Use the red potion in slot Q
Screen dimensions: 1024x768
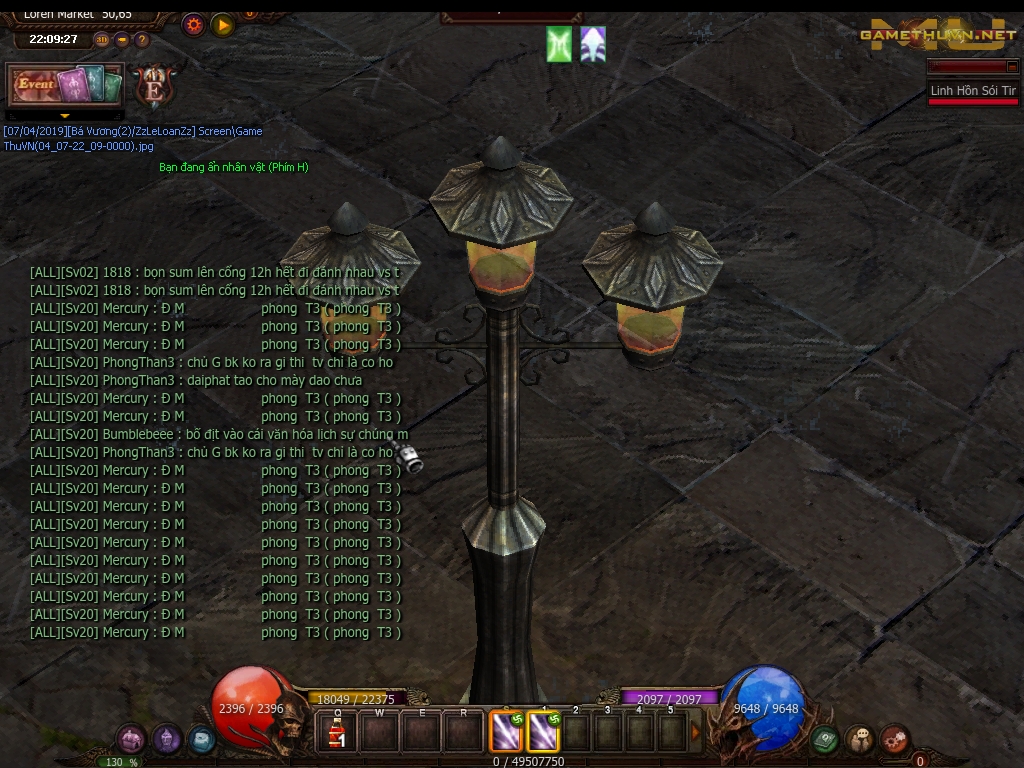click(338, 733)
